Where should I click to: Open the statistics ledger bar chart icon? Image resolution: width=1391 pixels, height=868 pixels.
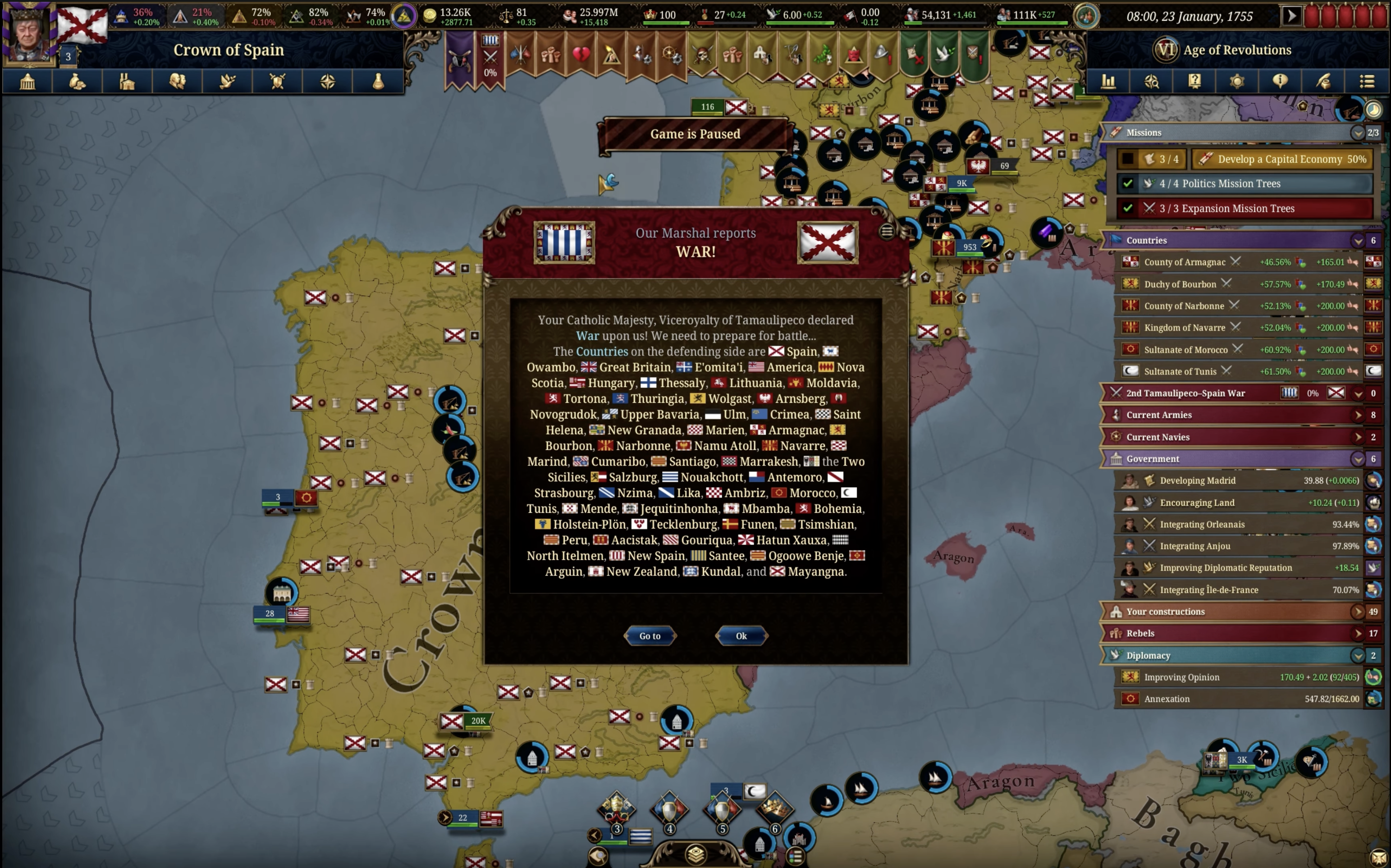click(1109, 81)
